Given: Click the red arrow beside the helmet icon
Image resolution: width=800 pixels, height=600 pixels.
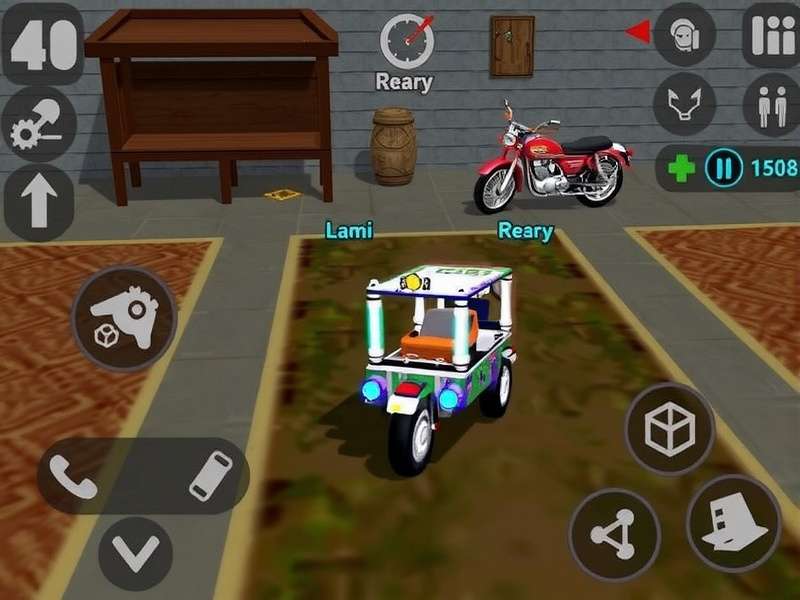Looking at the screenshot, I should click(637, 33).
